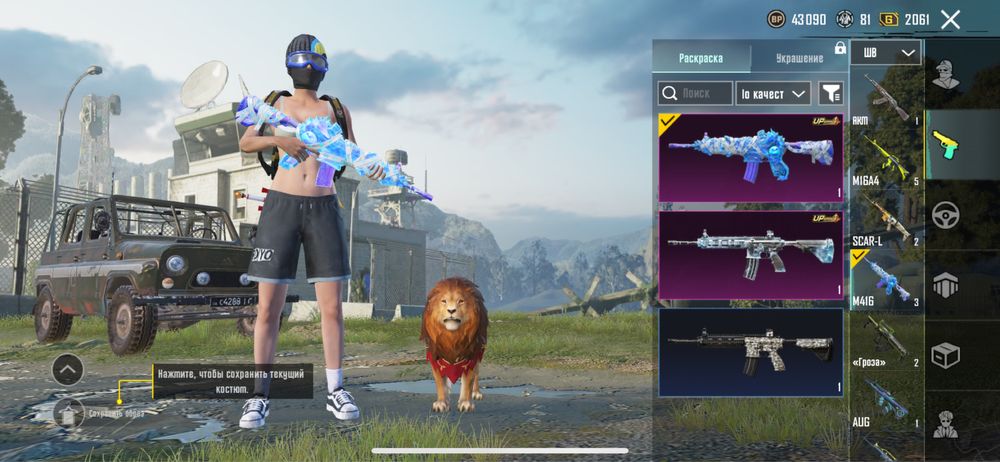Open the steering wheel vehicle category
This screenshot has height=462, width=1000.
(x=946, y=215)
